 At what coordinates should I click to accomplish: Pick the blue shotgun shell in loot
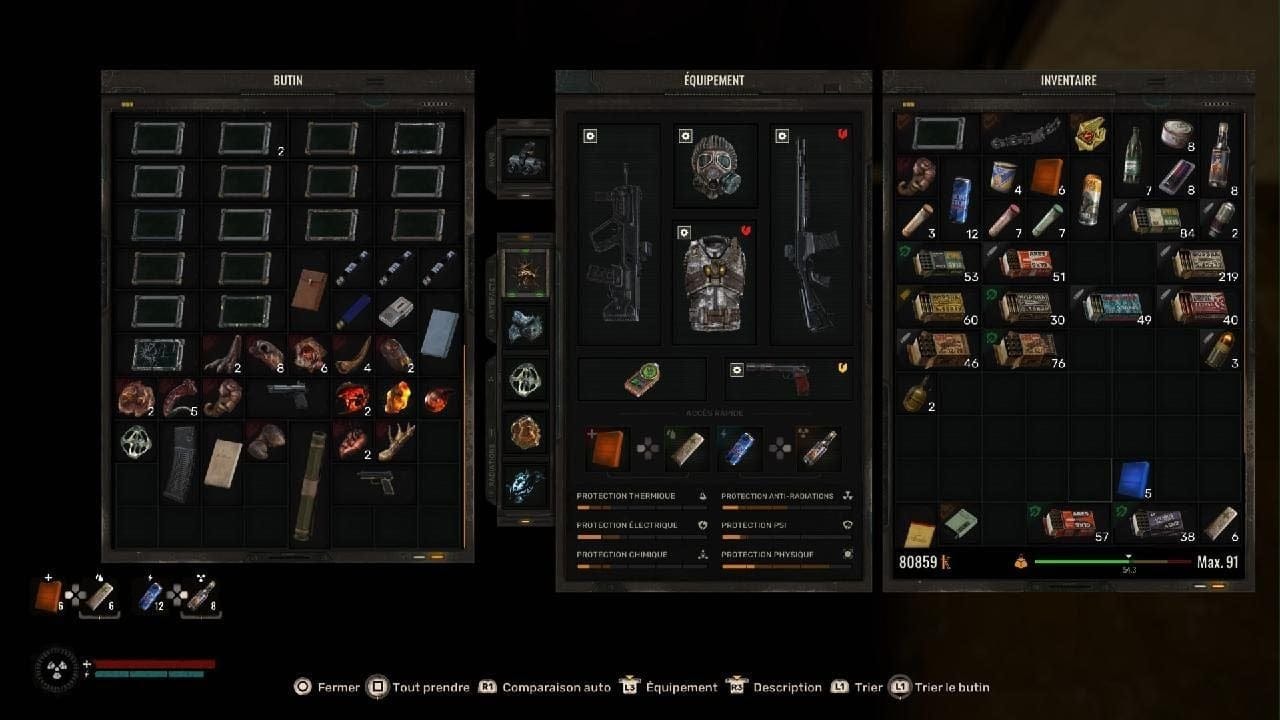coord(353,310)
